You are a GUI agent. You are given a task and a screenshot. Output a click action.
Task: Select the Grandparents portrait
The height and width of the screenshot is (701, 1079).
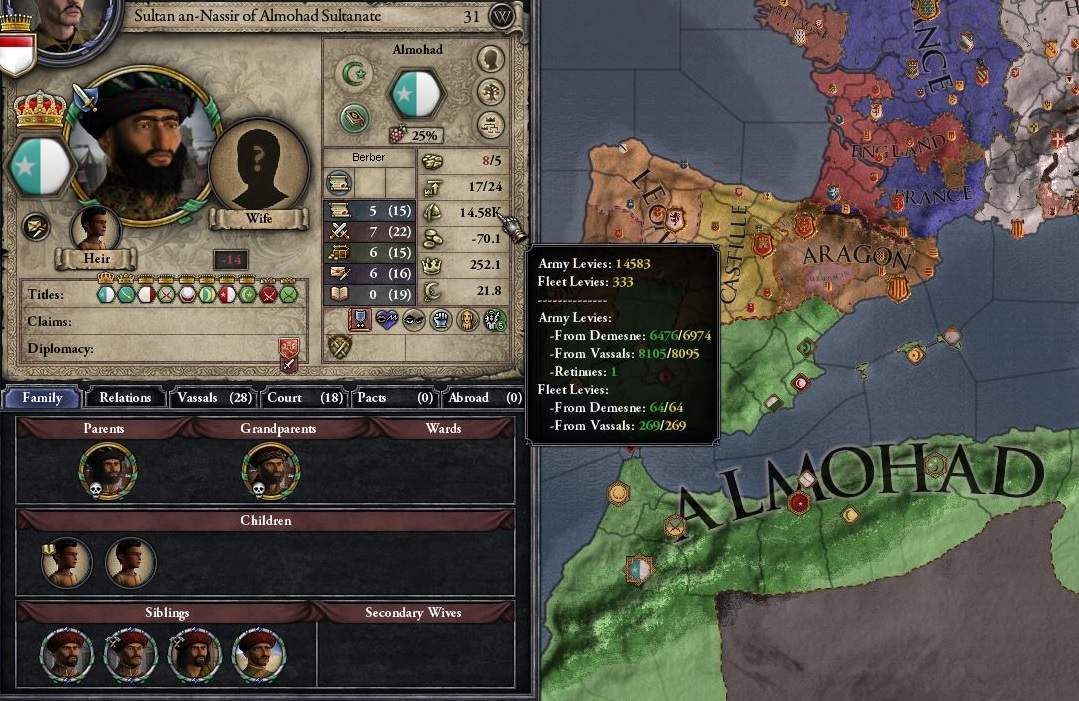click(x=270, y=470)
